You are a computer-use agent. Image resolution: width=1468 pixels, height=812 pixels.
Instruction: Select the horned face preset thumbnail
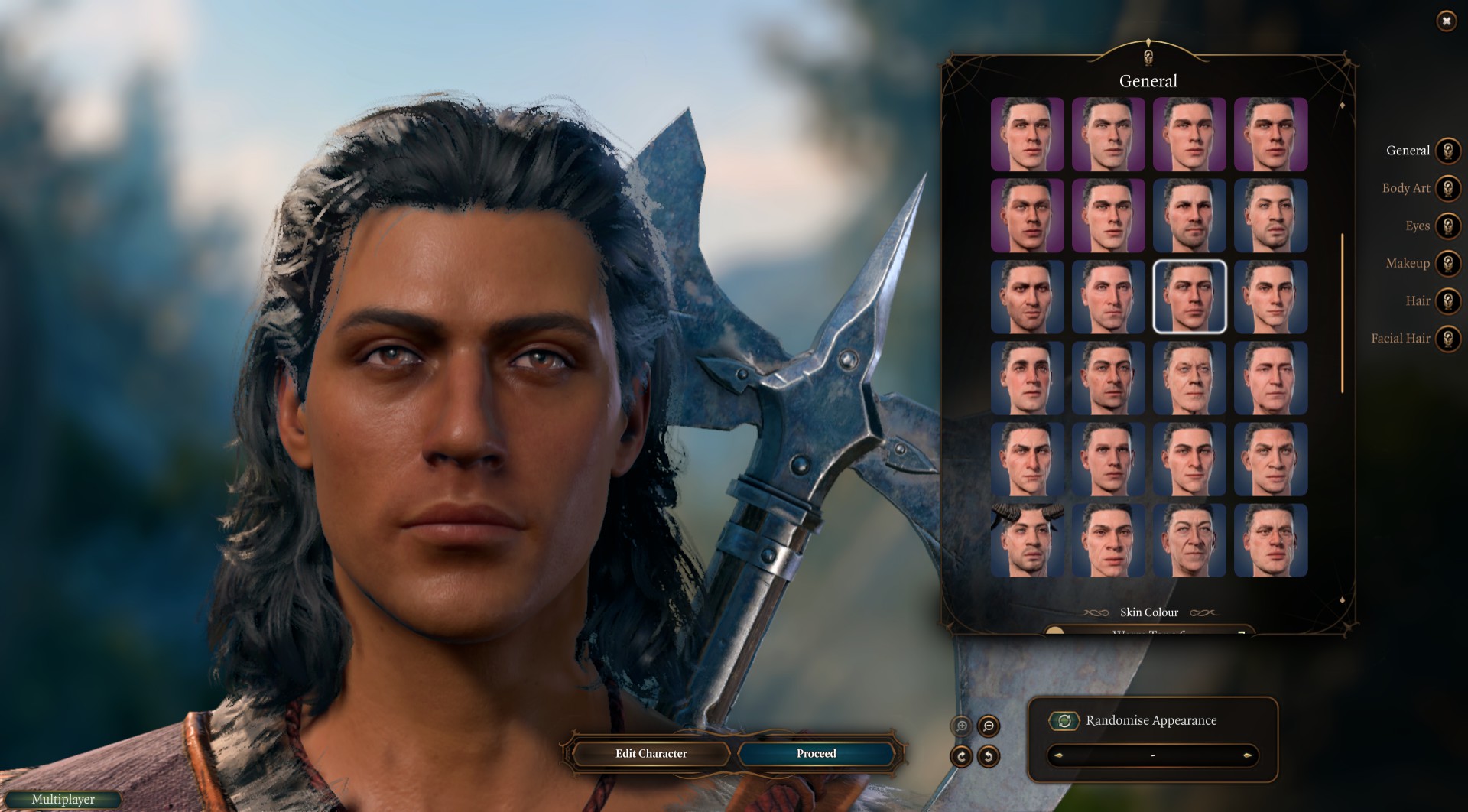point(1027,541)
